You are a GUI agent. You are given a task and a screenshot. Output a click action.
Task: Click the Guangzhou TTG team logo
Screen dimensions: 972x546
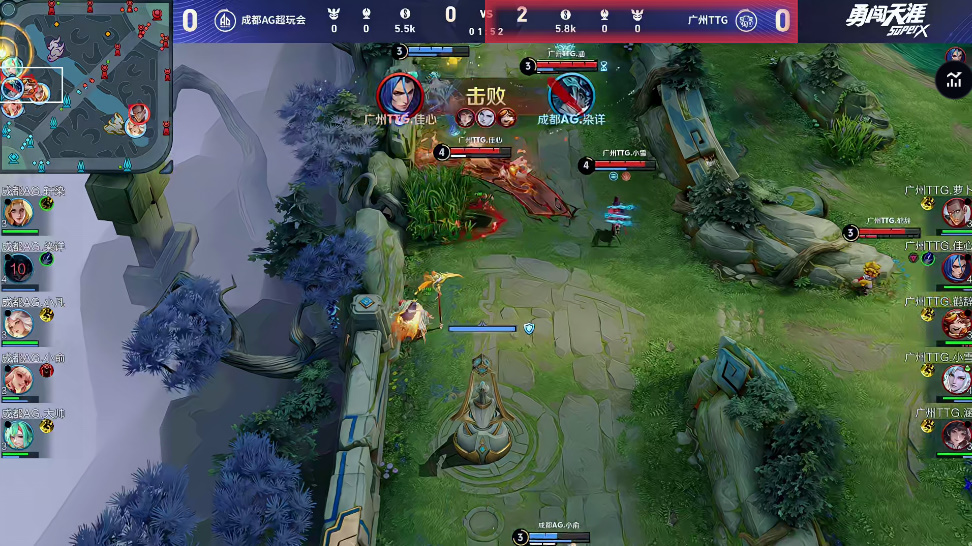[x=745, y=20]
